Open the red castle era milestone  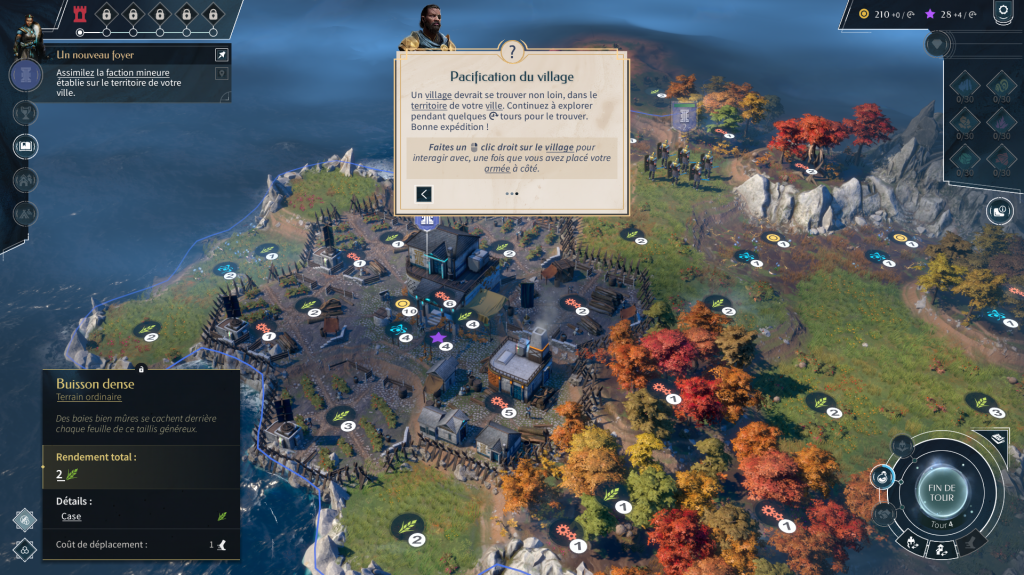tap(81, 14)
